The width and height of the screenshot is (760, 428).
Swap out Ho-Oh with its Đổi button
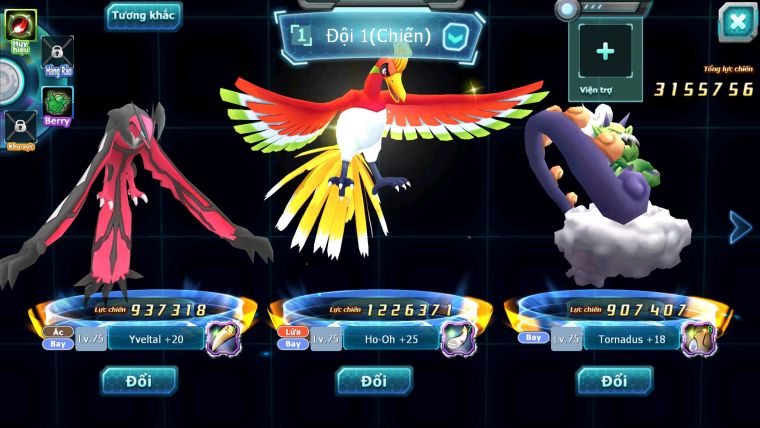[374, 380]
